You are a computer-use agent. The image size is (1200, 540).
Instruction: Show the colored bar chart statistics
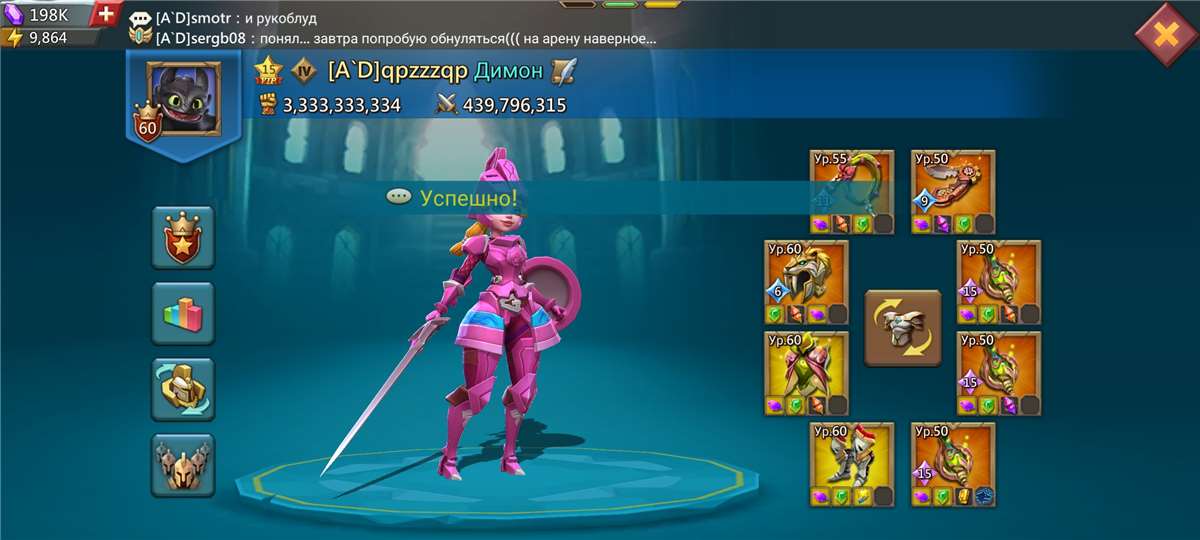[x=182, y=314]
